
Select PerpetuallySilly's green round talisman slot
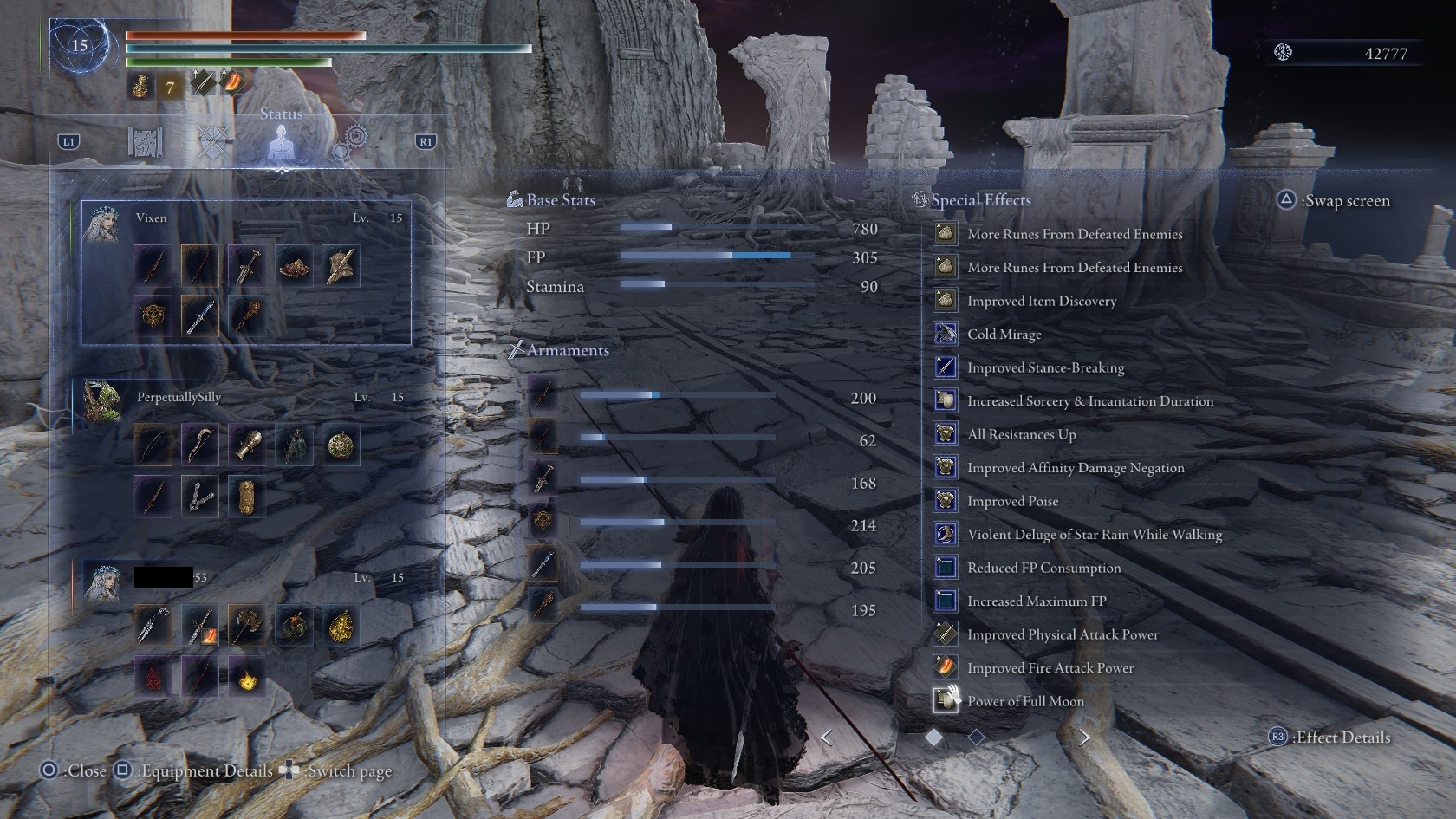click(340, 445)
